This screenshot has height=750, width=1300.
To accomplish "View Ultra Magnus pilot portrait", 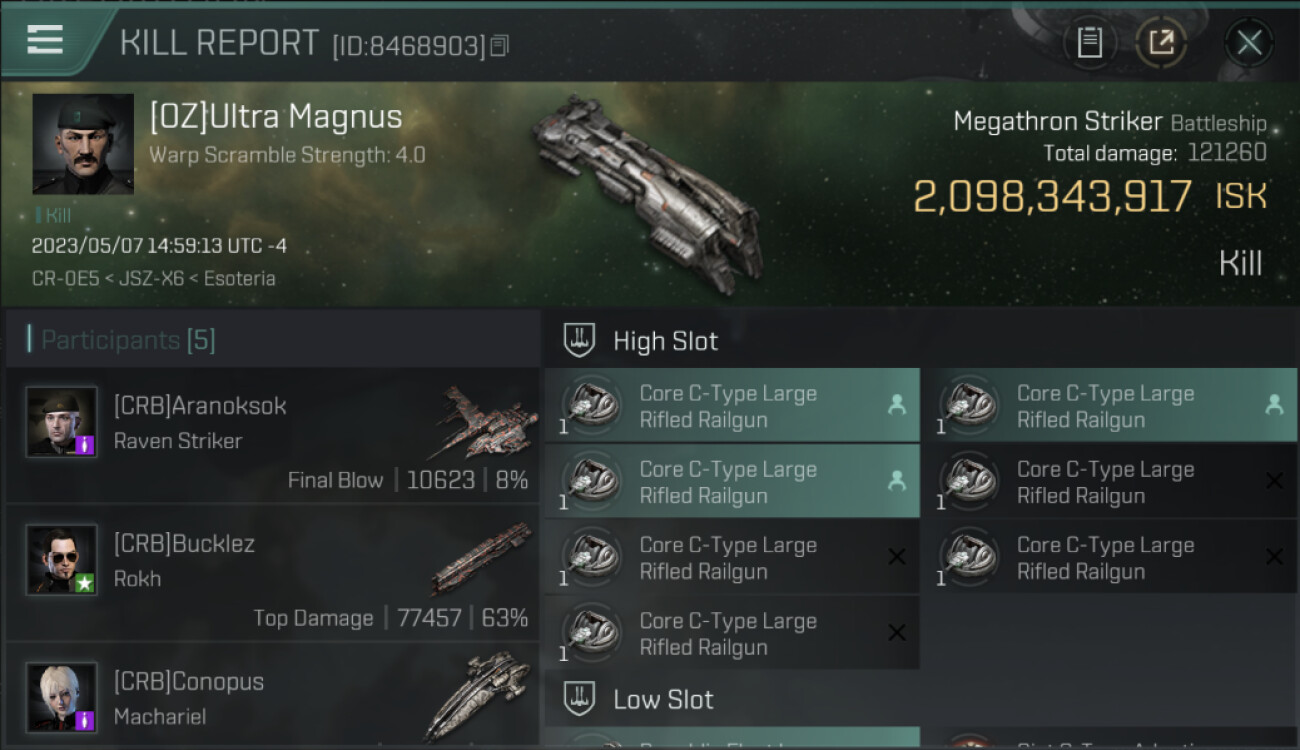I will [83, 144].
